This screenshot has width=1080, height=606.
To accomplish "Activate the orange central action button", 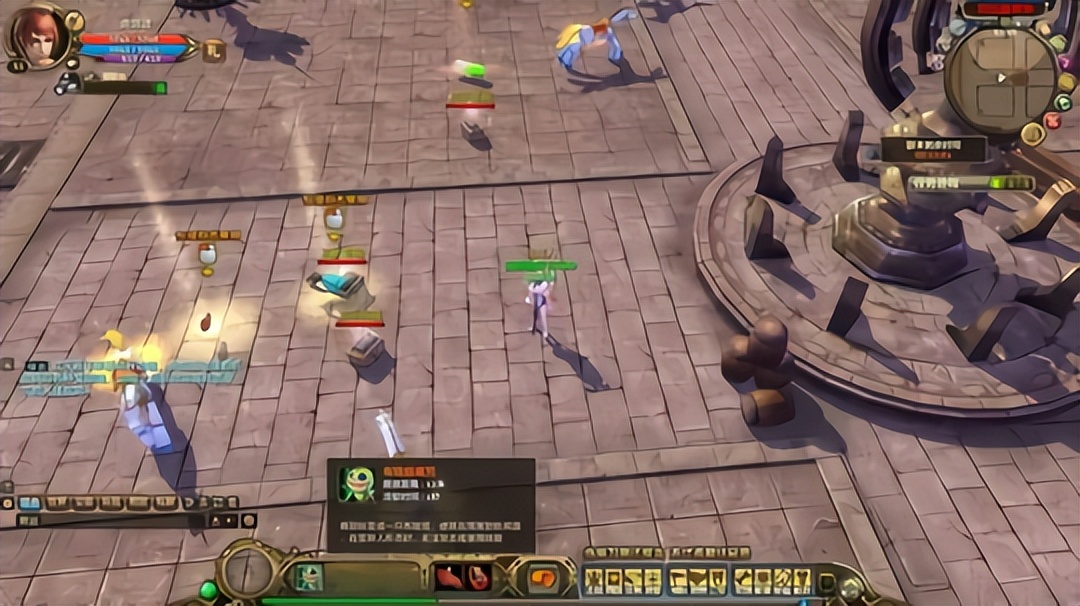I will 543,578.
